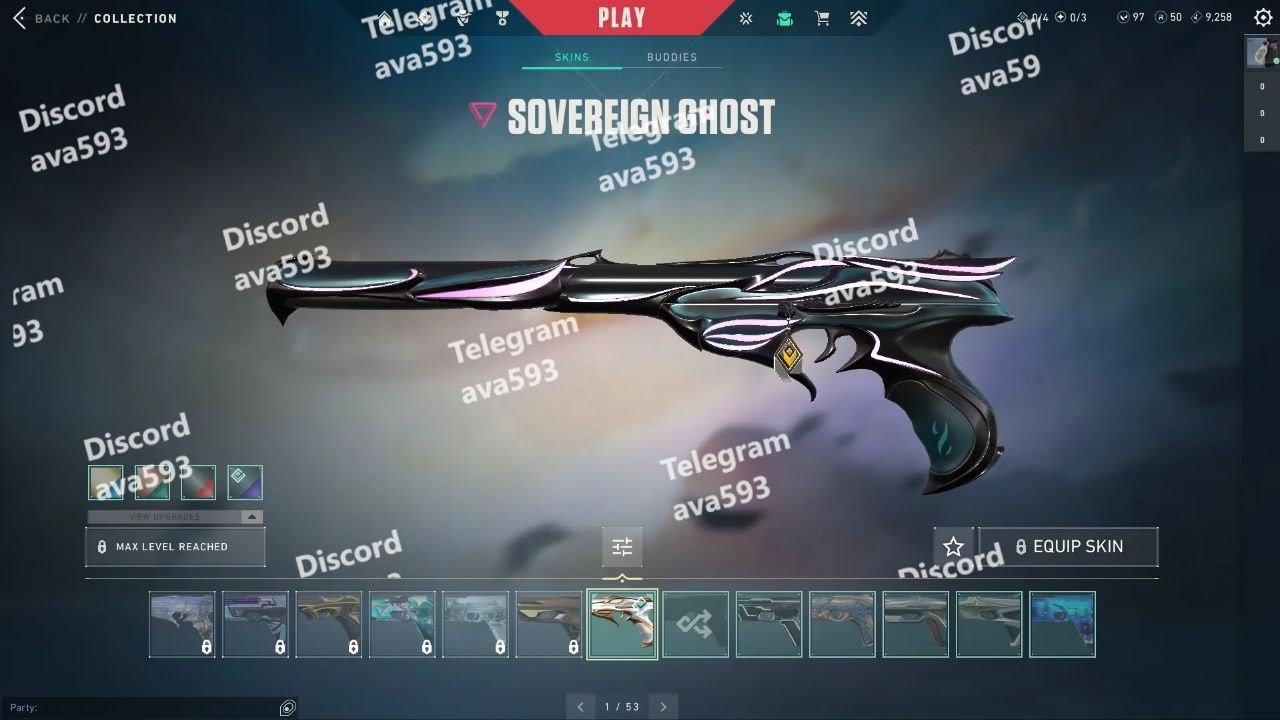This screenshot has width=1280, height=720.
Task: Favorite this skin with the star button
Action: (953, 547)
